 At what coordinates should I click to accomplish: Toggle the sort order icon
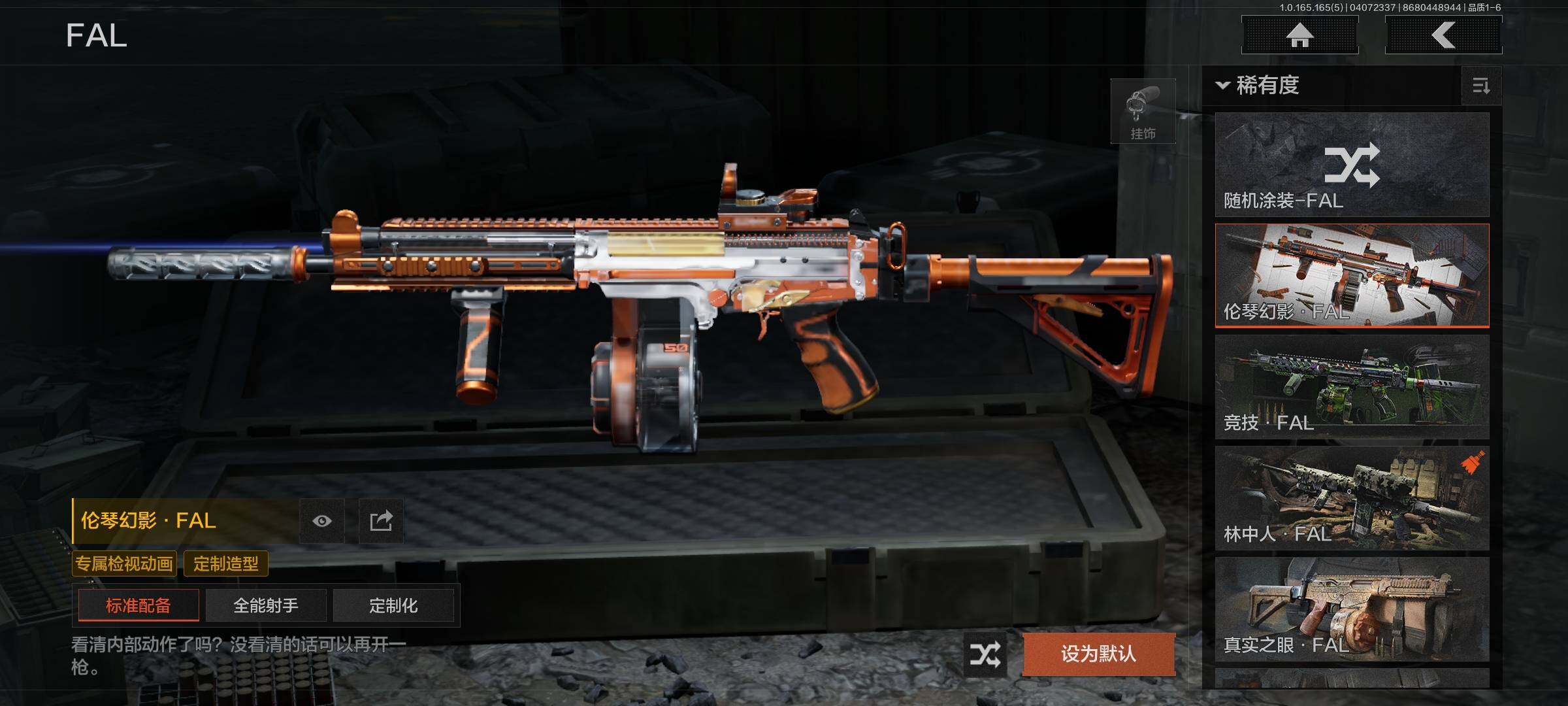point(1481,86)
